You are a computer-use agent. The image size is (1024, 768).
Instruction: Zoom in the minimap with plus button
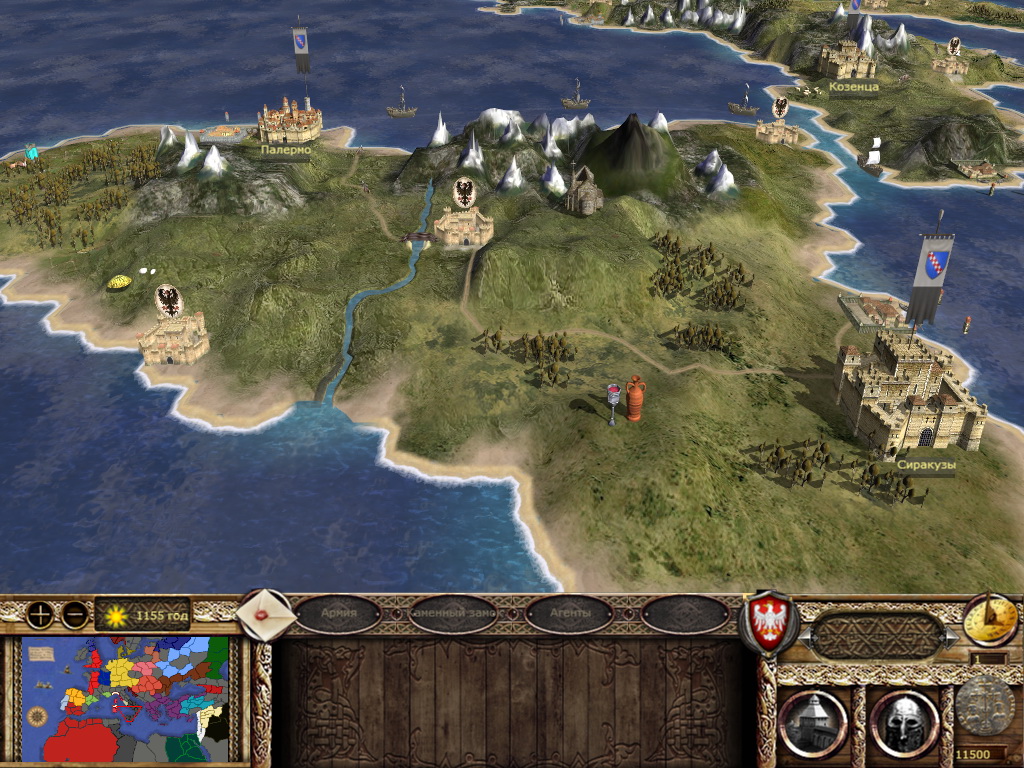pyautogui.click(x=40, y=614)
